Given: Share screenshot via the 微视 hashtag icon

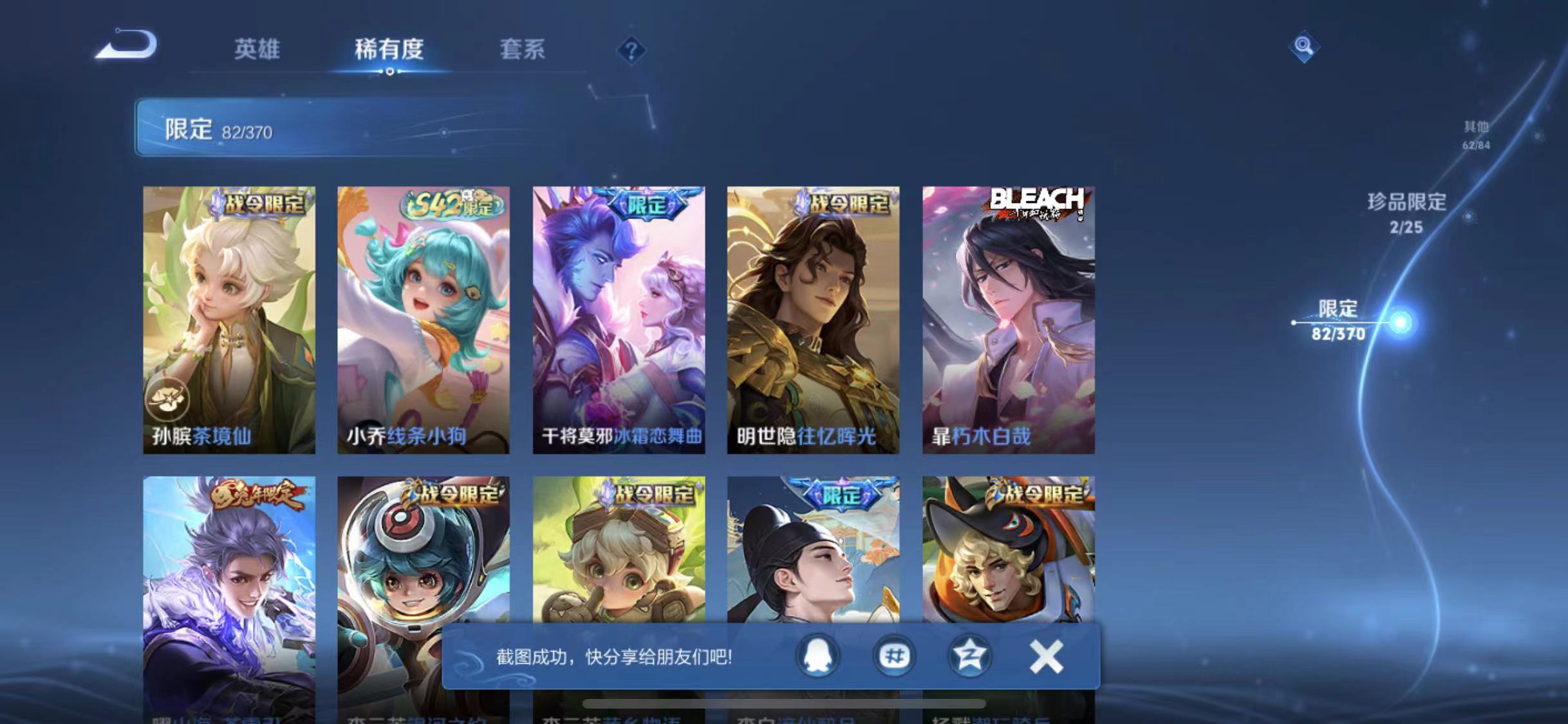Looking at the screenshot, I should tap(893, 656).
